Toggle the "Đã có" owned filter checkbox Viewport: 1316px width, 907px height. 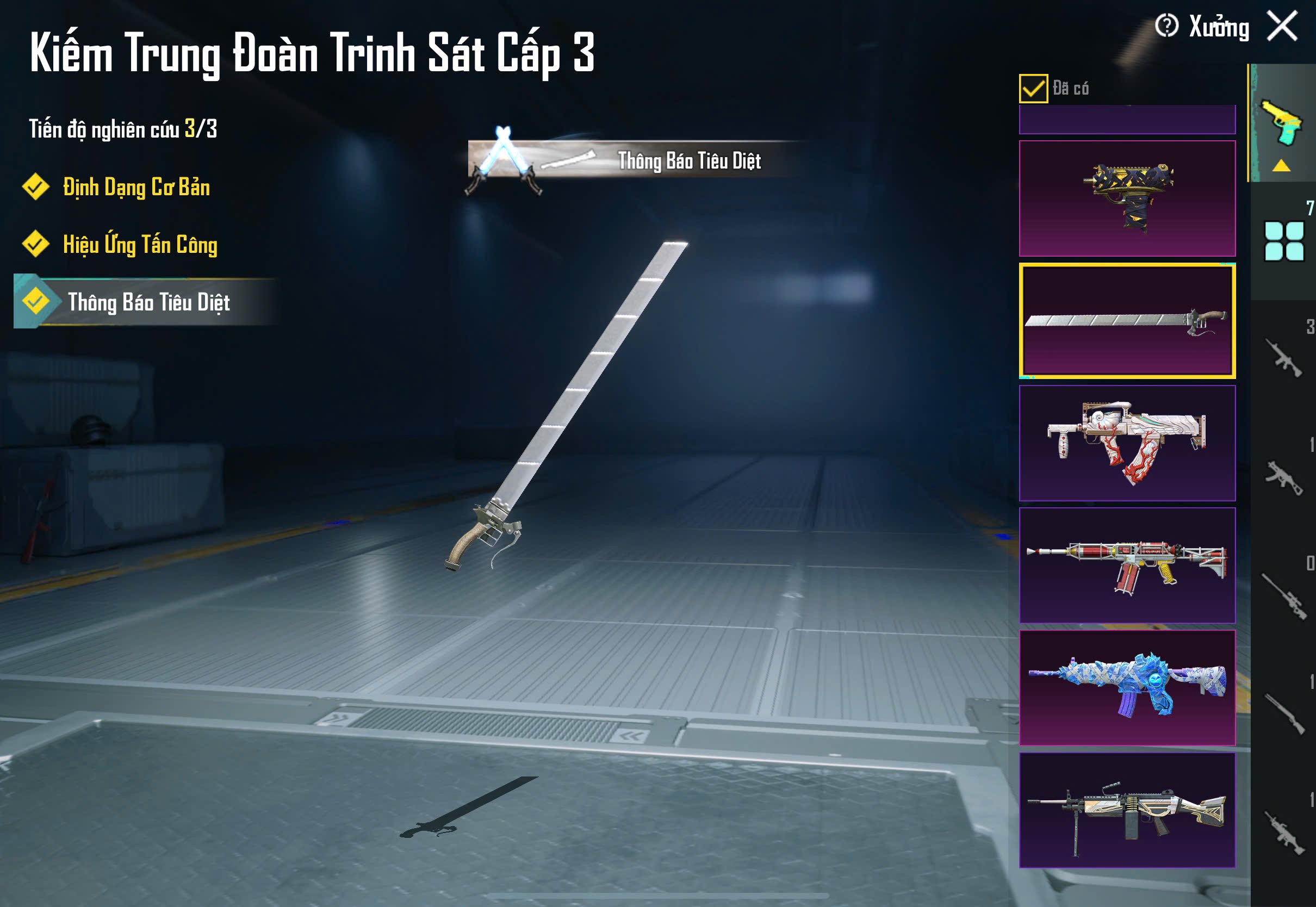tap(1033, 89)
